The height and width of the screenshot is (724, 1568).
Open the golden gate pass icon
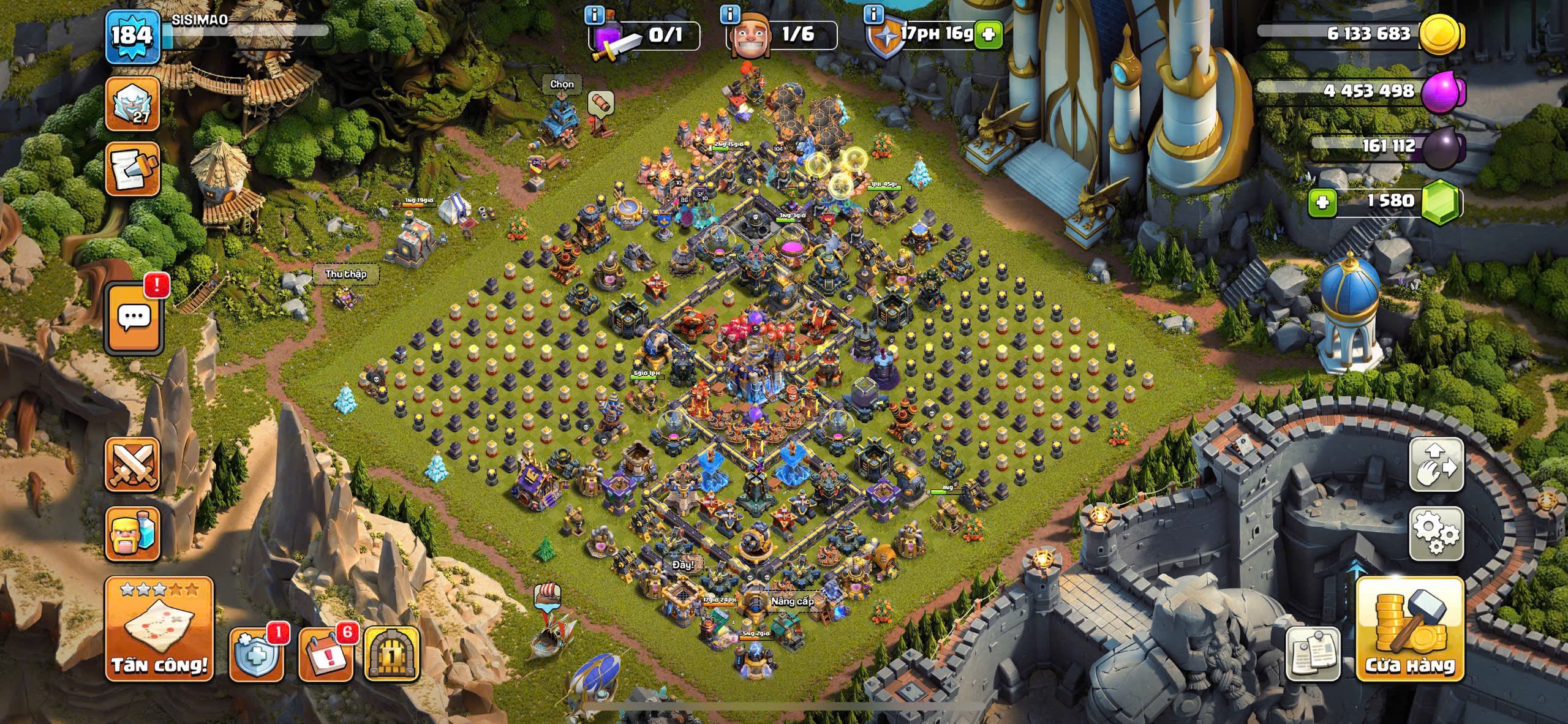point(392,654)
